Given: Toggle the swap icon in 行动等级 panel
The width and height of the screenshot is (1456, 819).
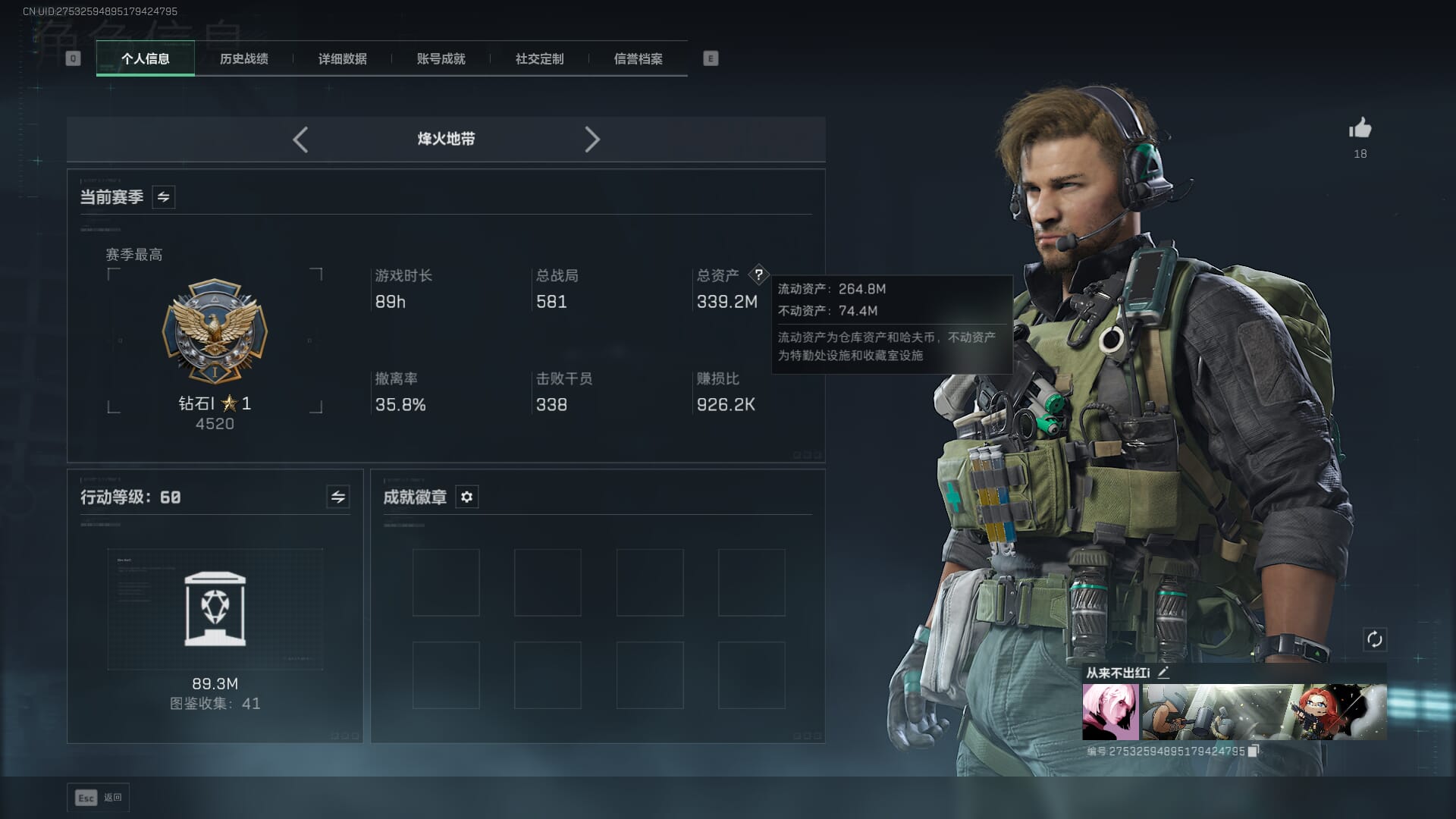Looking at the screenshot, I should [337, 497].
